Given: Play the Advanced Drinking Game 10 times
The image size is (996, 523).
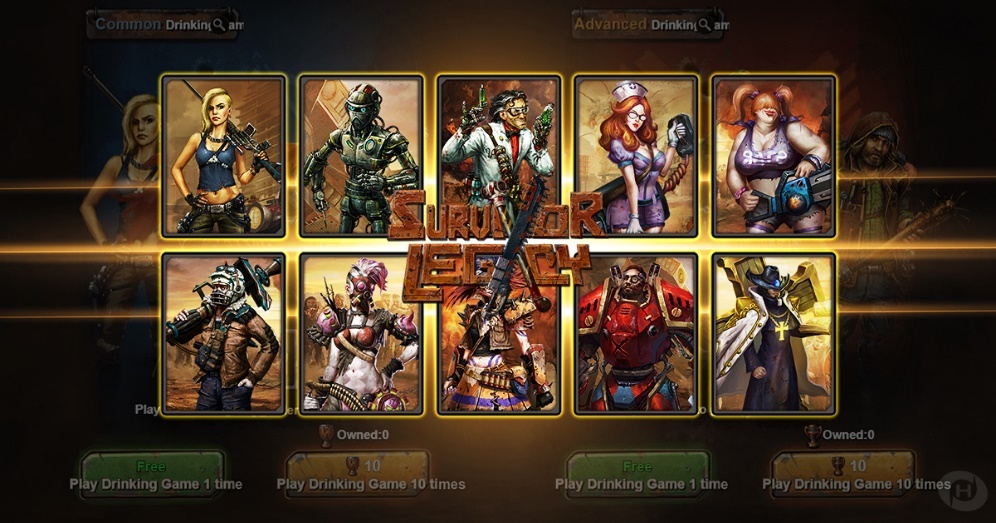Looking at the screenshot, I should 844,472.
